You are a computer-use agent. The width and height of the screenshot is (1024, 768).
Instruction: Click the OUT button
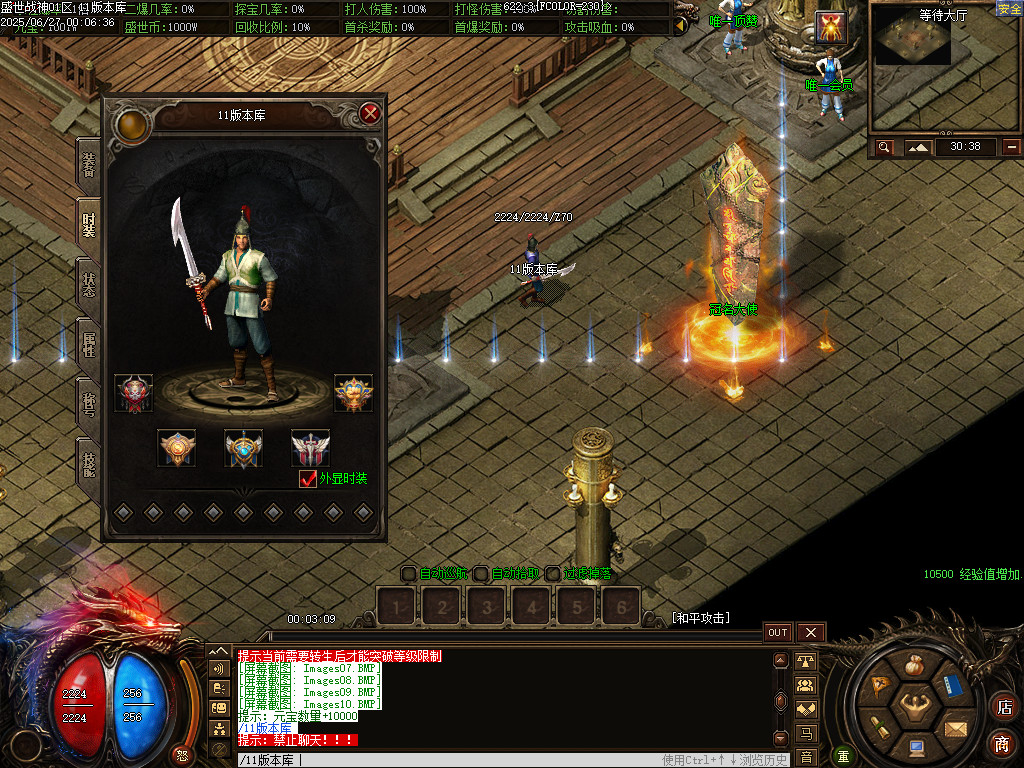[778, 632]
